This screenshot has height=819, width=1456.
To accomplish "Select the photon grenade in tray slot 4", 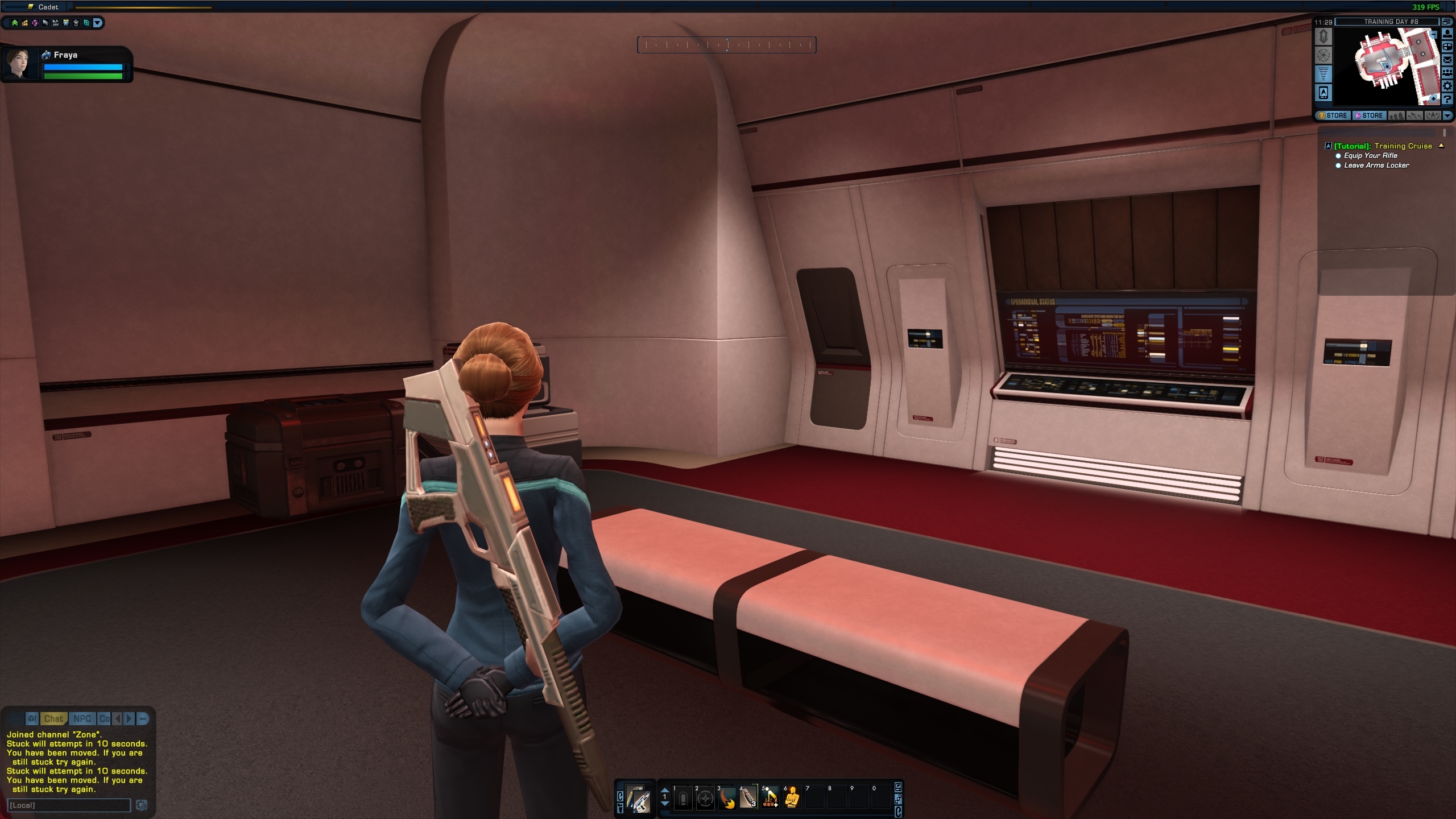I will (x=748, y=797).
